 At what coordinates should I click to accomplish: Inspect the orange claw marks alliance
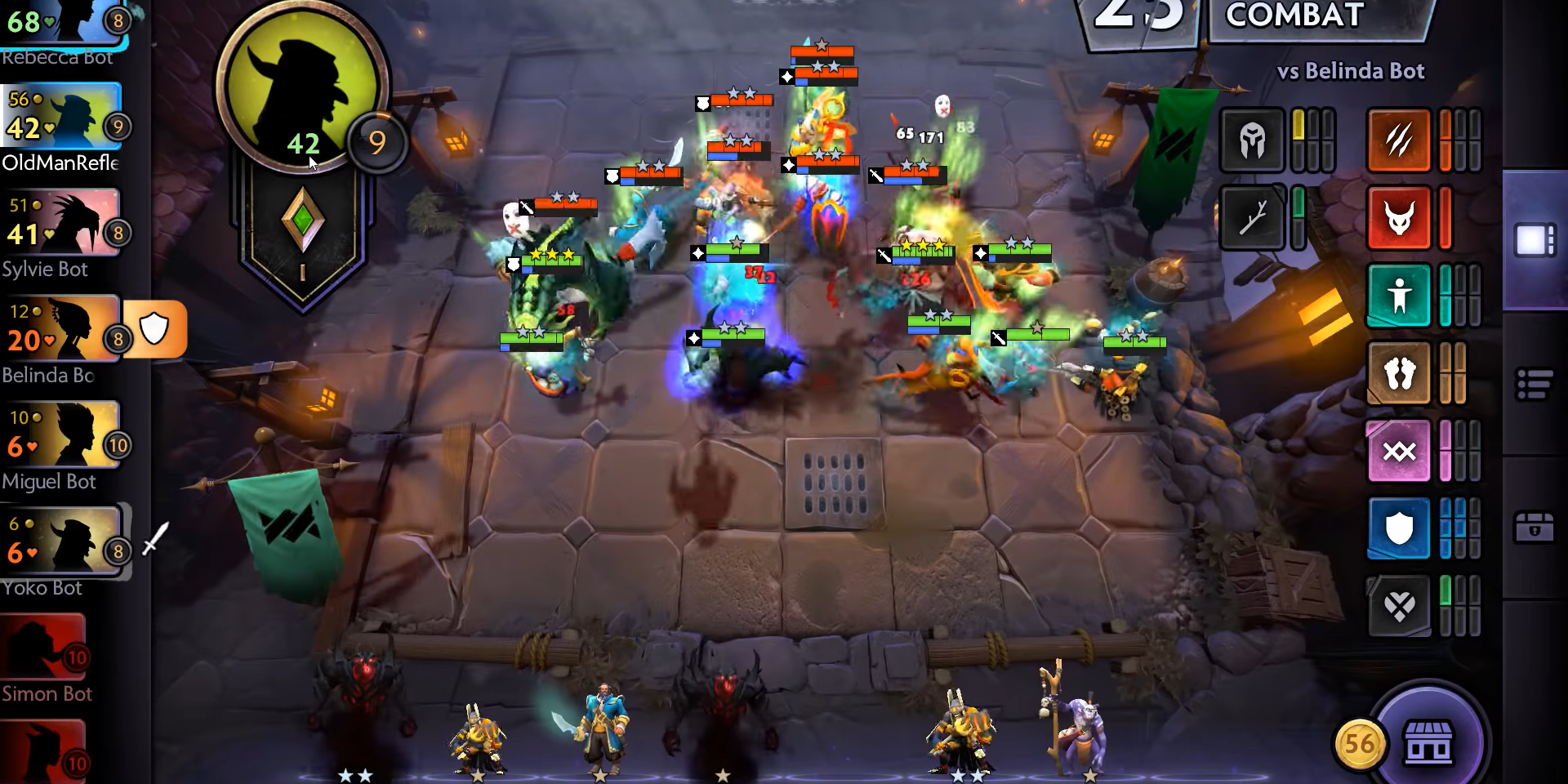[x=1399, y=140]
